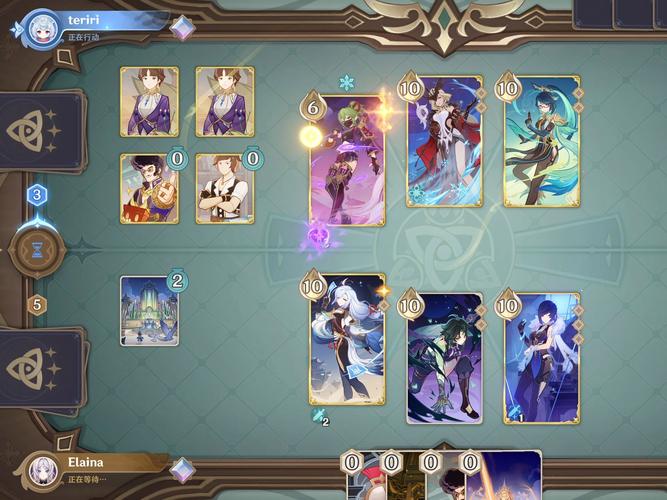667x500 pixels.
Task: Inspect opponent's hat-wearing support card with 0
Action: [150, 188]
